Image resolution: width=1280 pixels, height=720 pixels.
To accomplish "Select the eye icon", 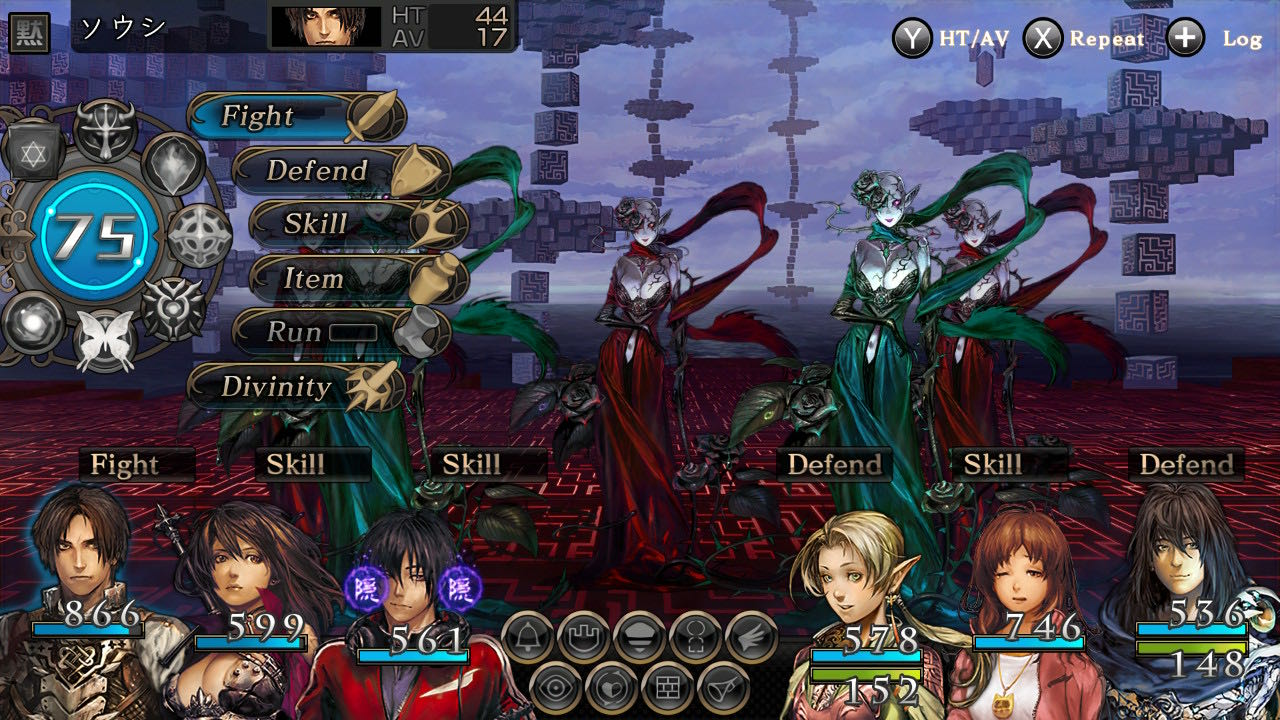I will pos(555,688).
